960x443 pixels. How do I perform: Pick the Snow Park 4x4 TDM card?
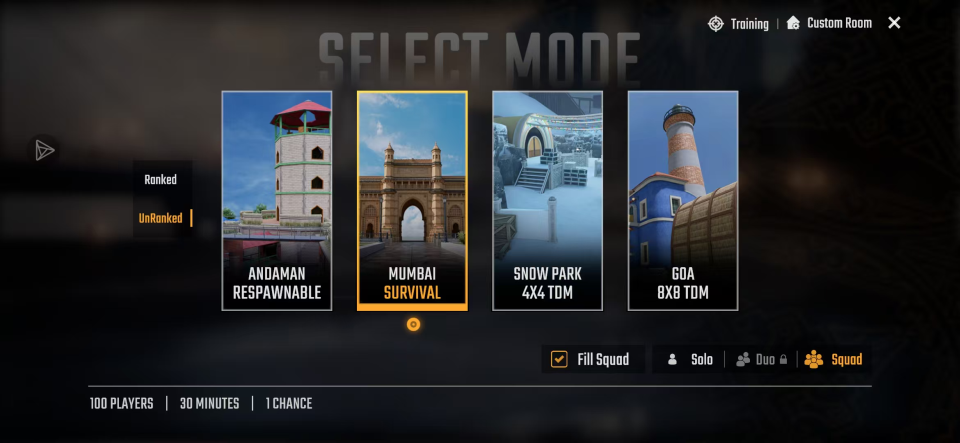pos(547,200)
